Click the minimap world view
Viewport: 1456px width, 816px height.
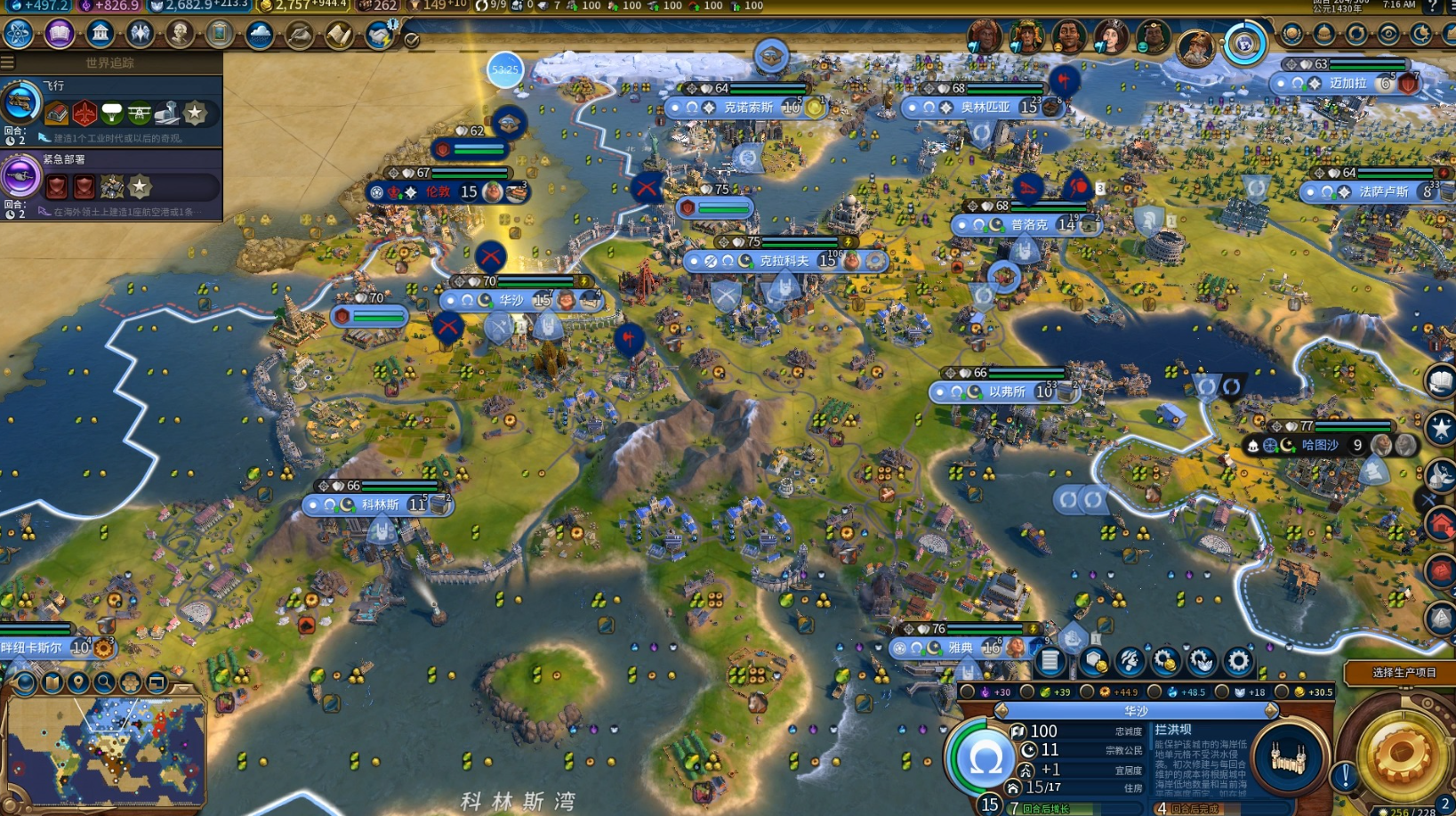click(107, 752)
